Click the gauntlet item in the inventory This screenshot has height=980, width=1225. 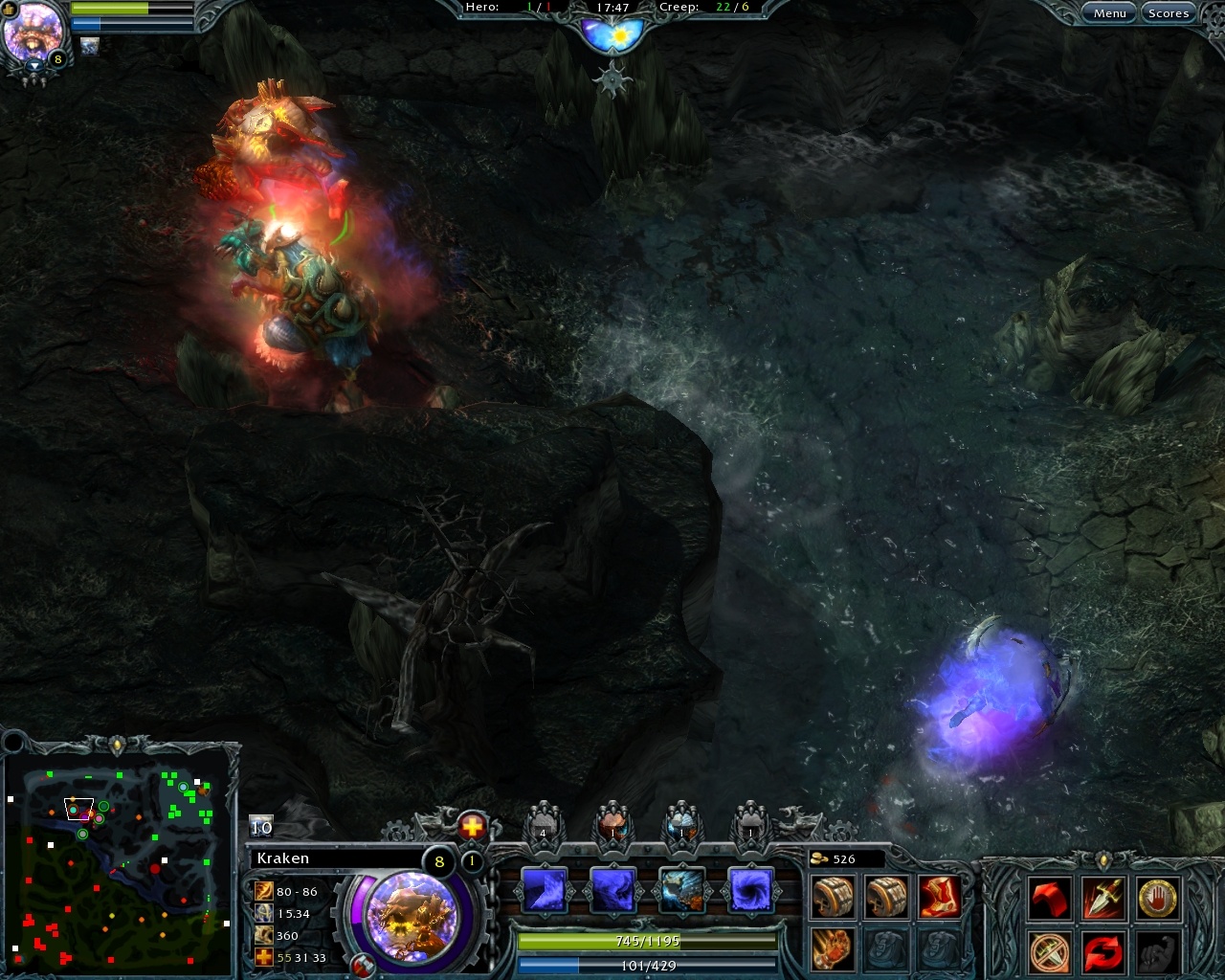click(833, 949)
